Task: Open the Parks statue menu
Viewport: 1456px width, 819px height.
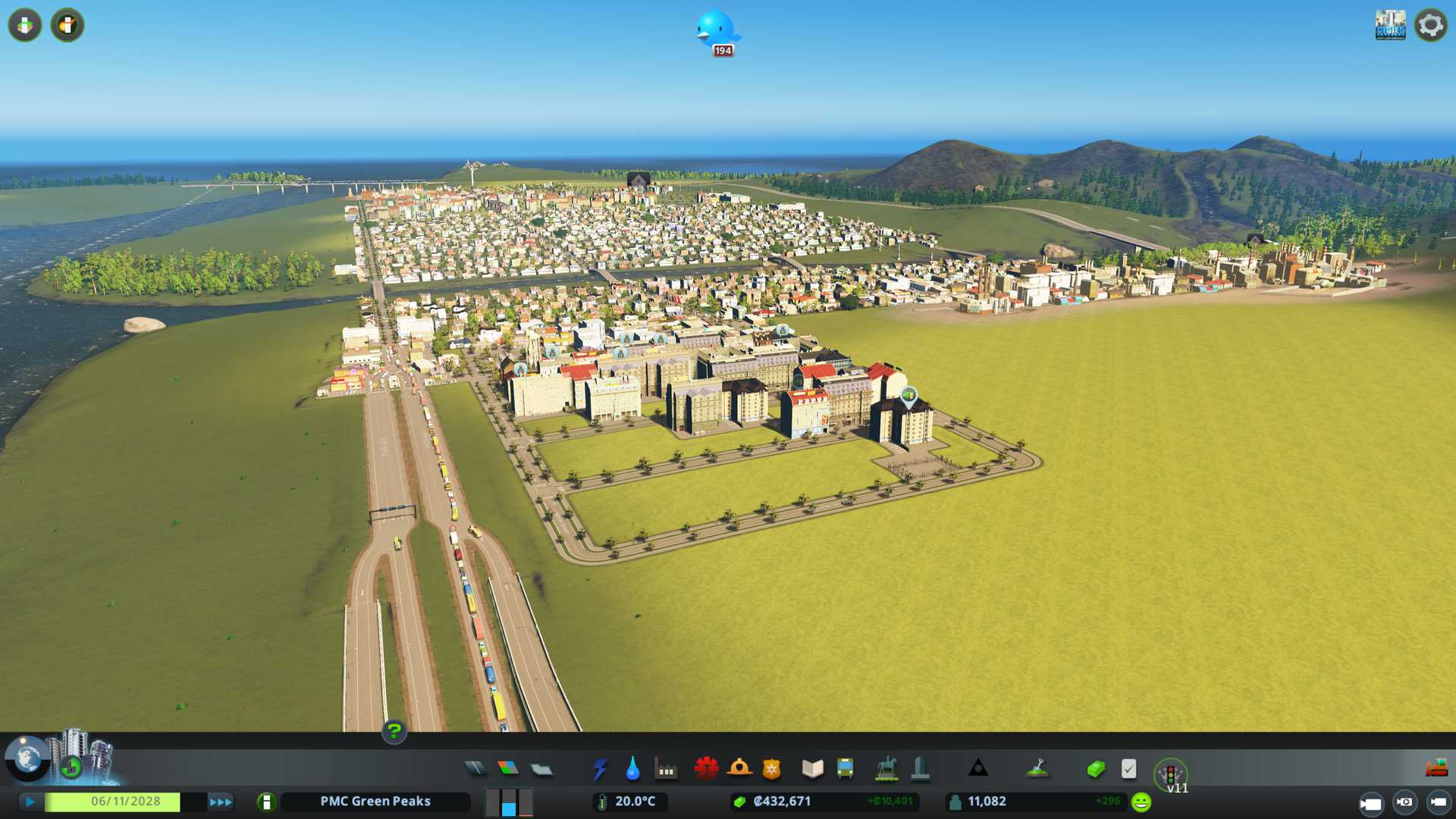Action: pos(886,769)
